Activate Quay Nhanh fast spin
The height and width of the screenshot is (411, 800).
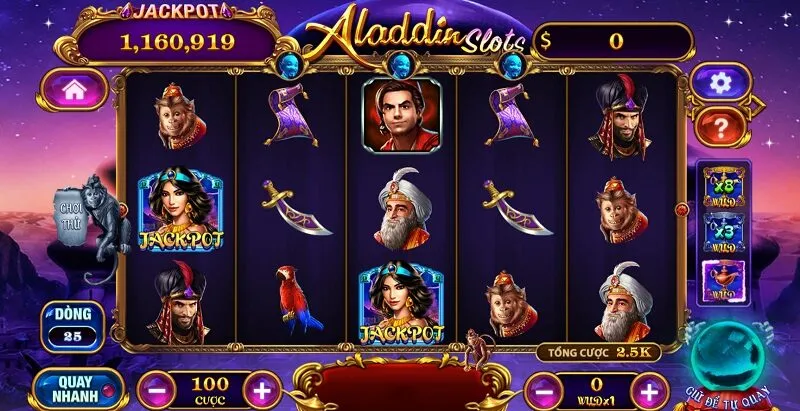(77, 388)
